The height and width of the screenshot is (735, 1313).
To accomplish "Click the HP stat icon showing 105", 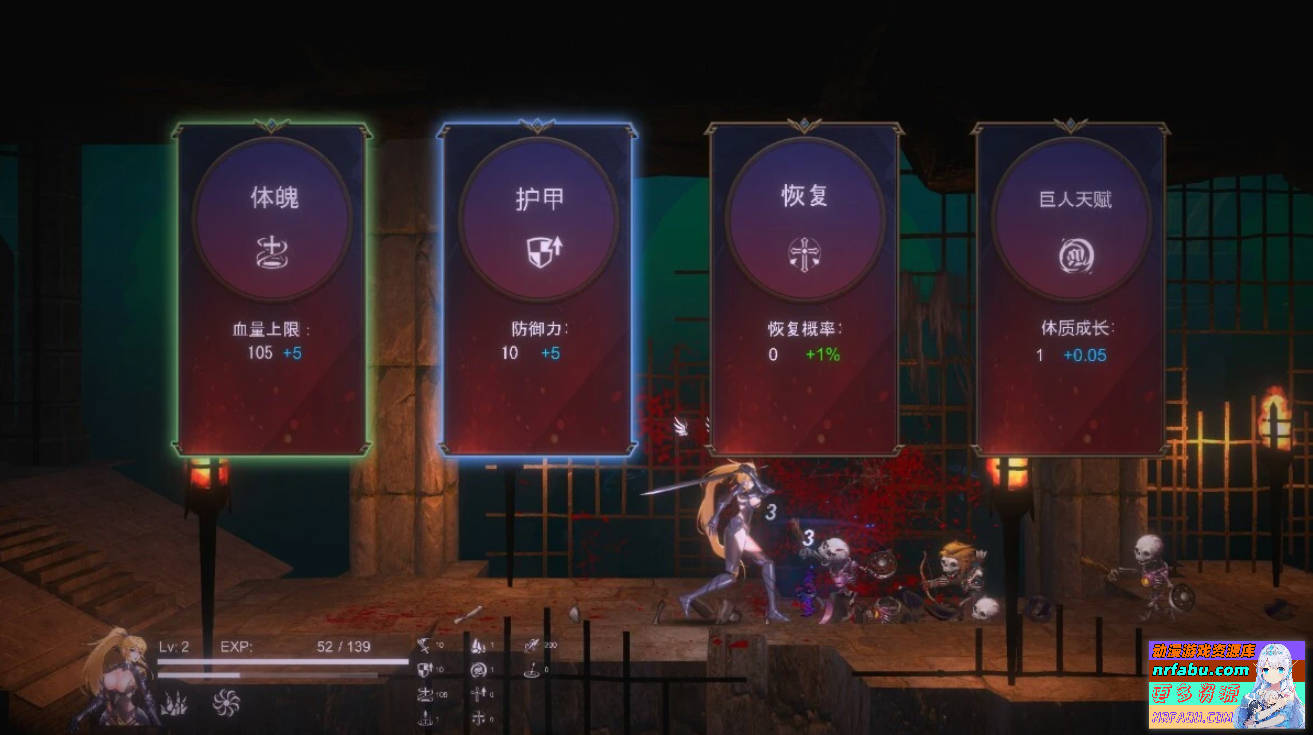I will pyautogui.click(x=426, y=693).
